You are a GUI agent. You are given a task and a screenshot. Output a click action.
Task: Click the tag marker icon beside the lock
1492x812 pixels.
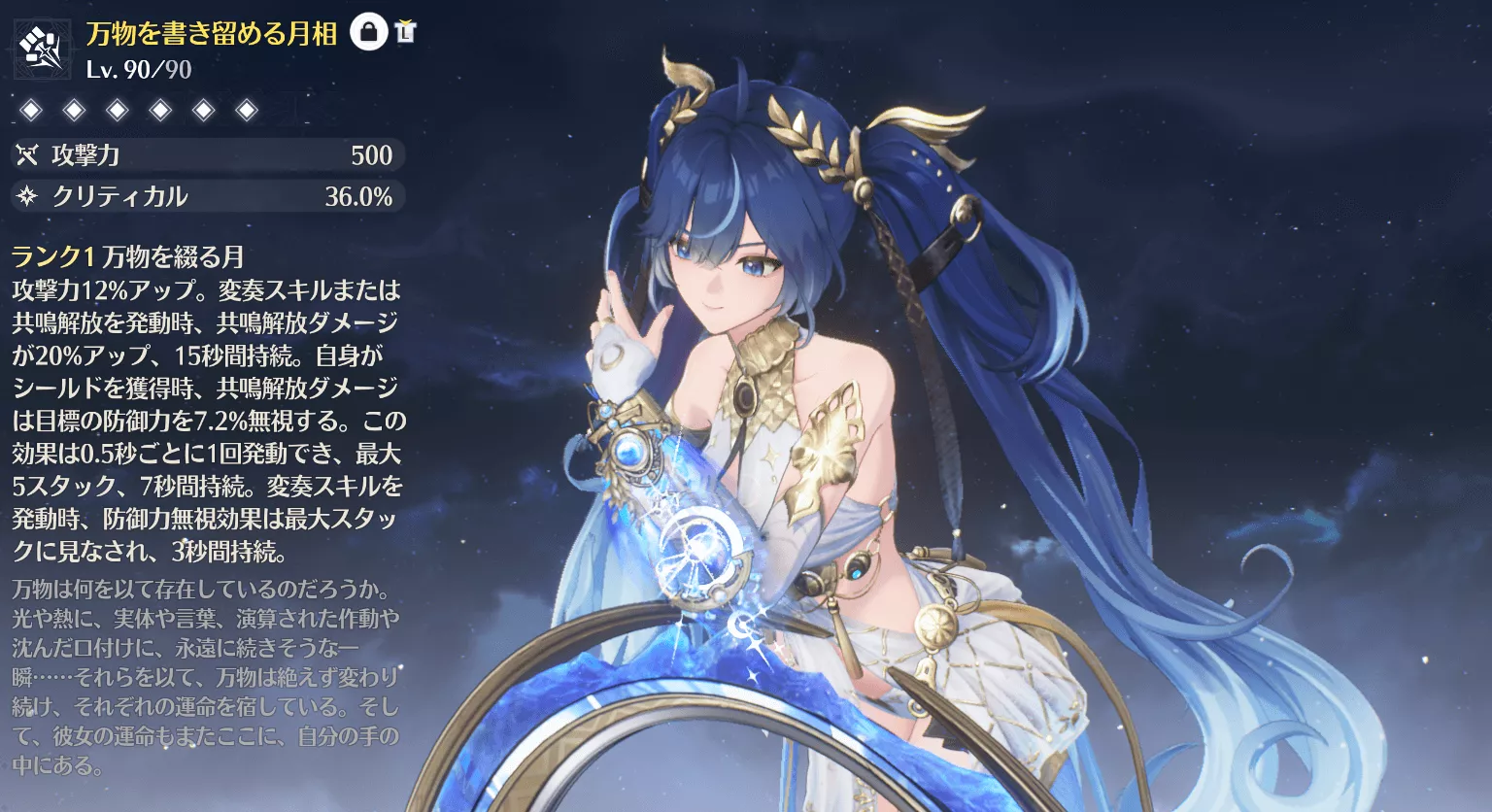click(x=406, y=31)
